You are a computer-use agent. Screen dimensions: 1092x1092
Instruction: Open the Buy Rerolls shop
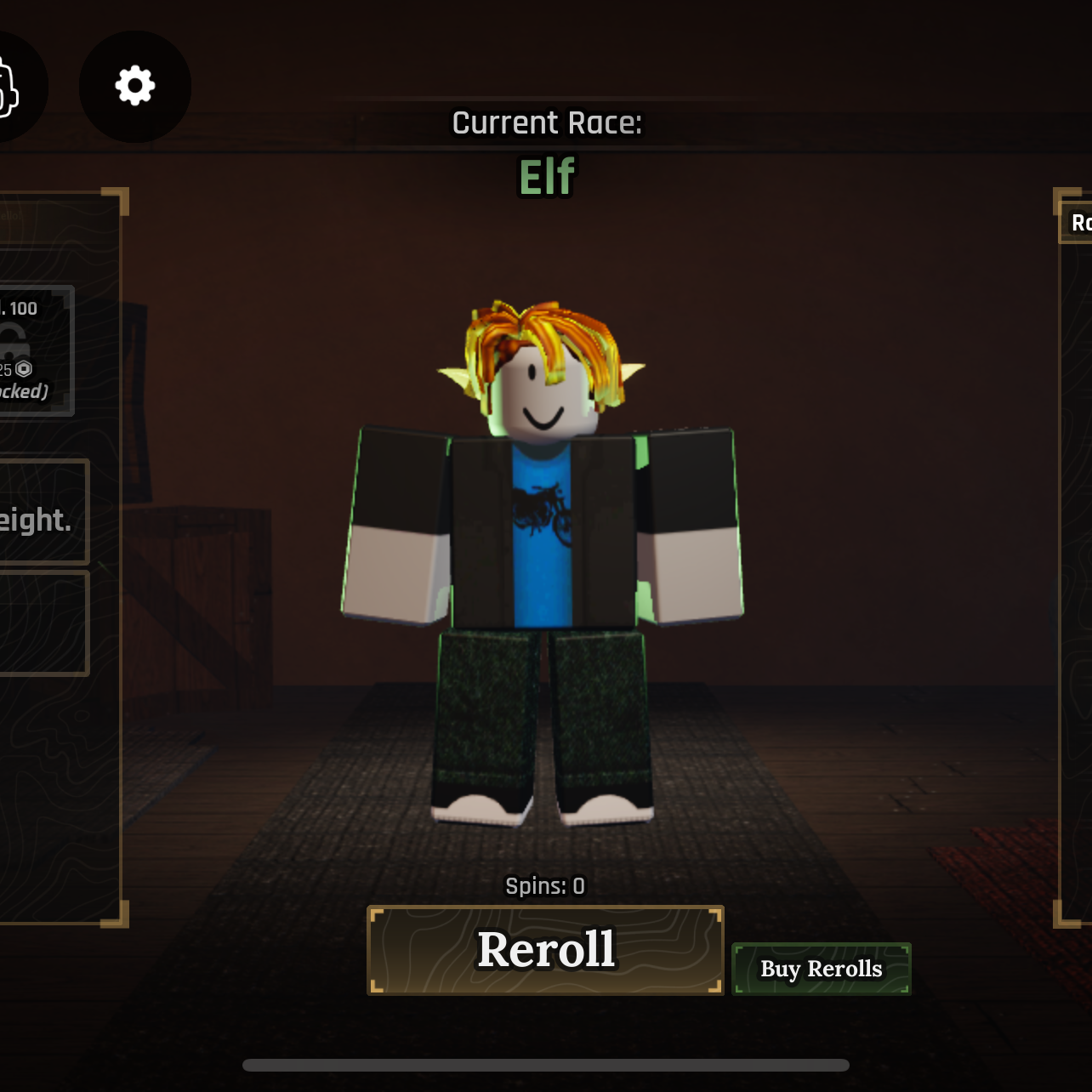pos(821,969)
